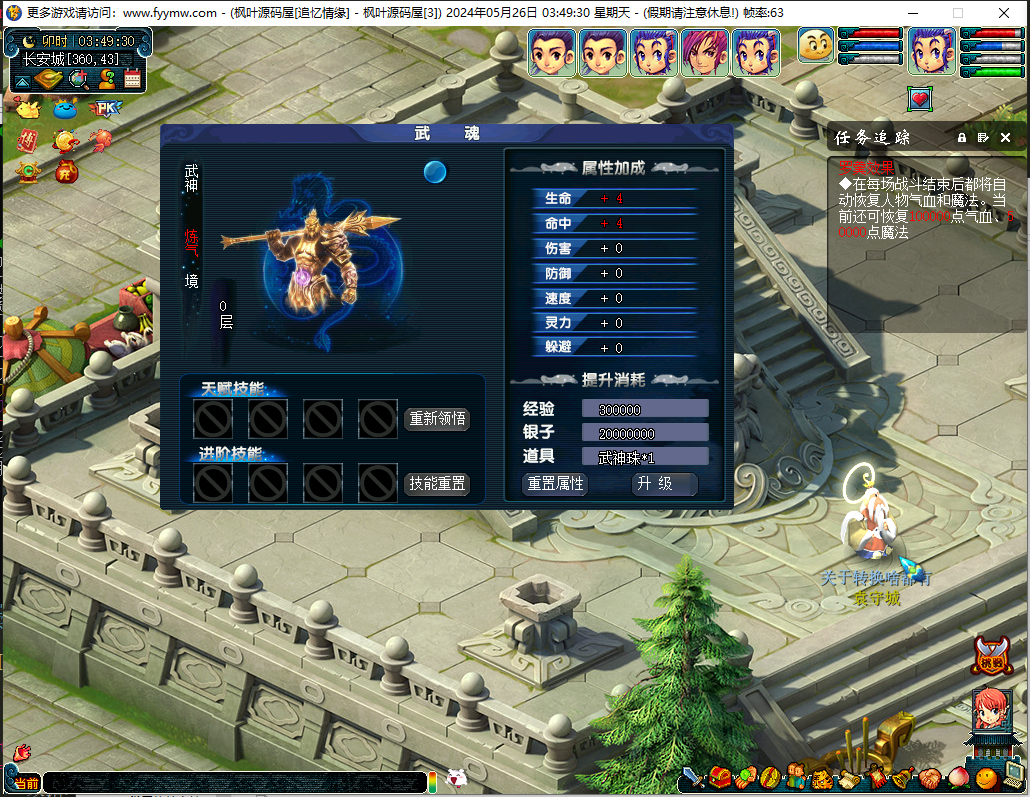Open the magnifying glass search icon
Viewport: 1030px width, 797px height.
pyautogui.click(x=77, y=80)
